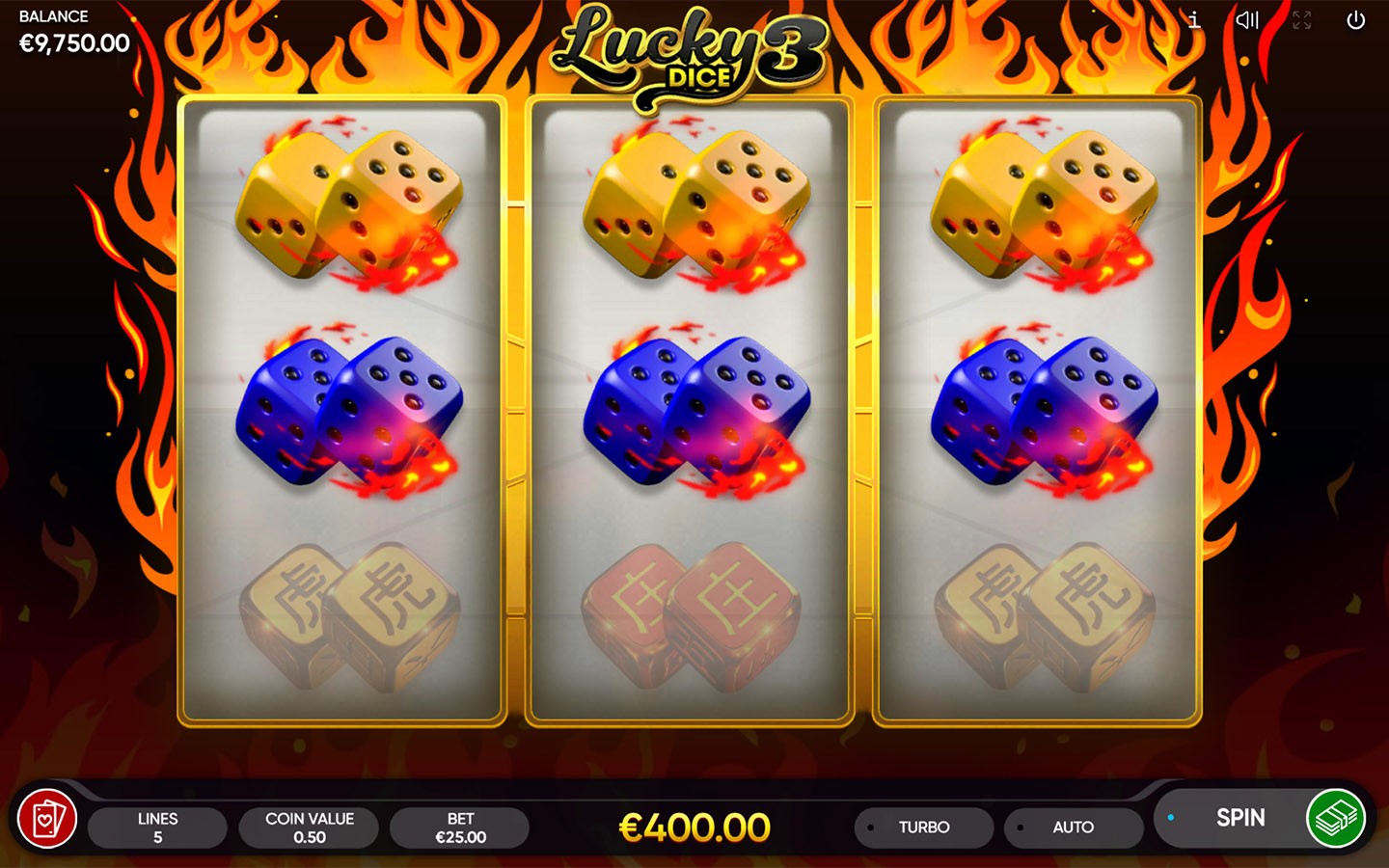Image resolution: width=1389 pixels, height=868 pixels.
Task: Open the red playing cards gamble button
Action: (47, 820)
